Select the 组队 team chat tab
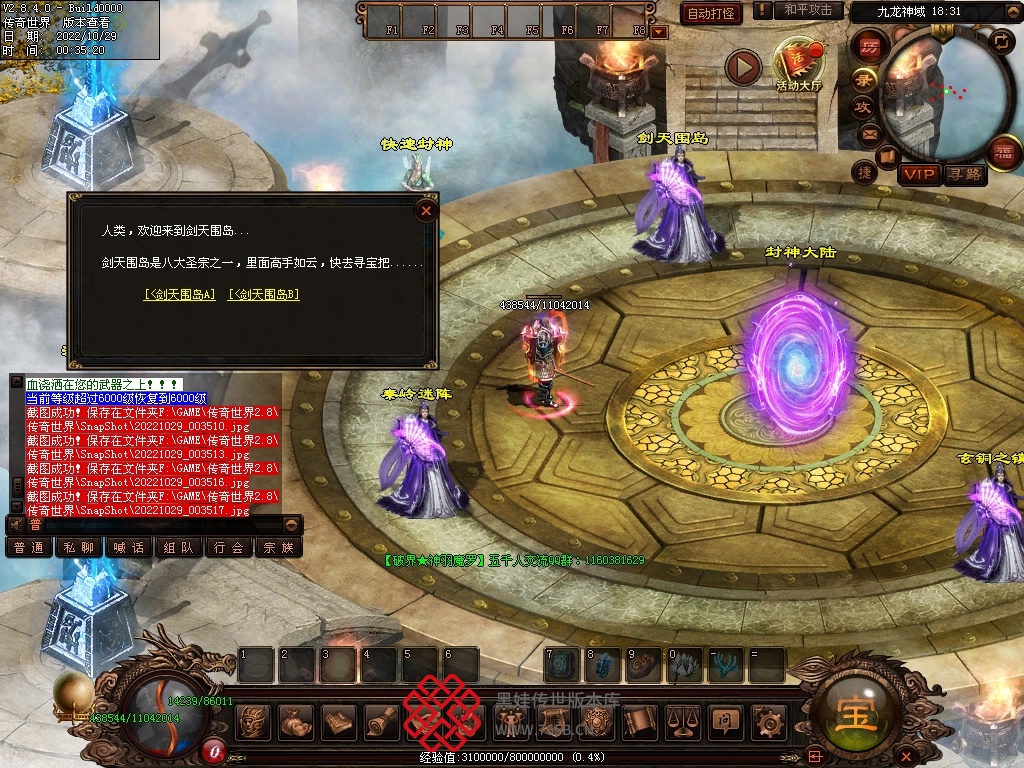Screen dimensions: 1024x768 [179, 548]
